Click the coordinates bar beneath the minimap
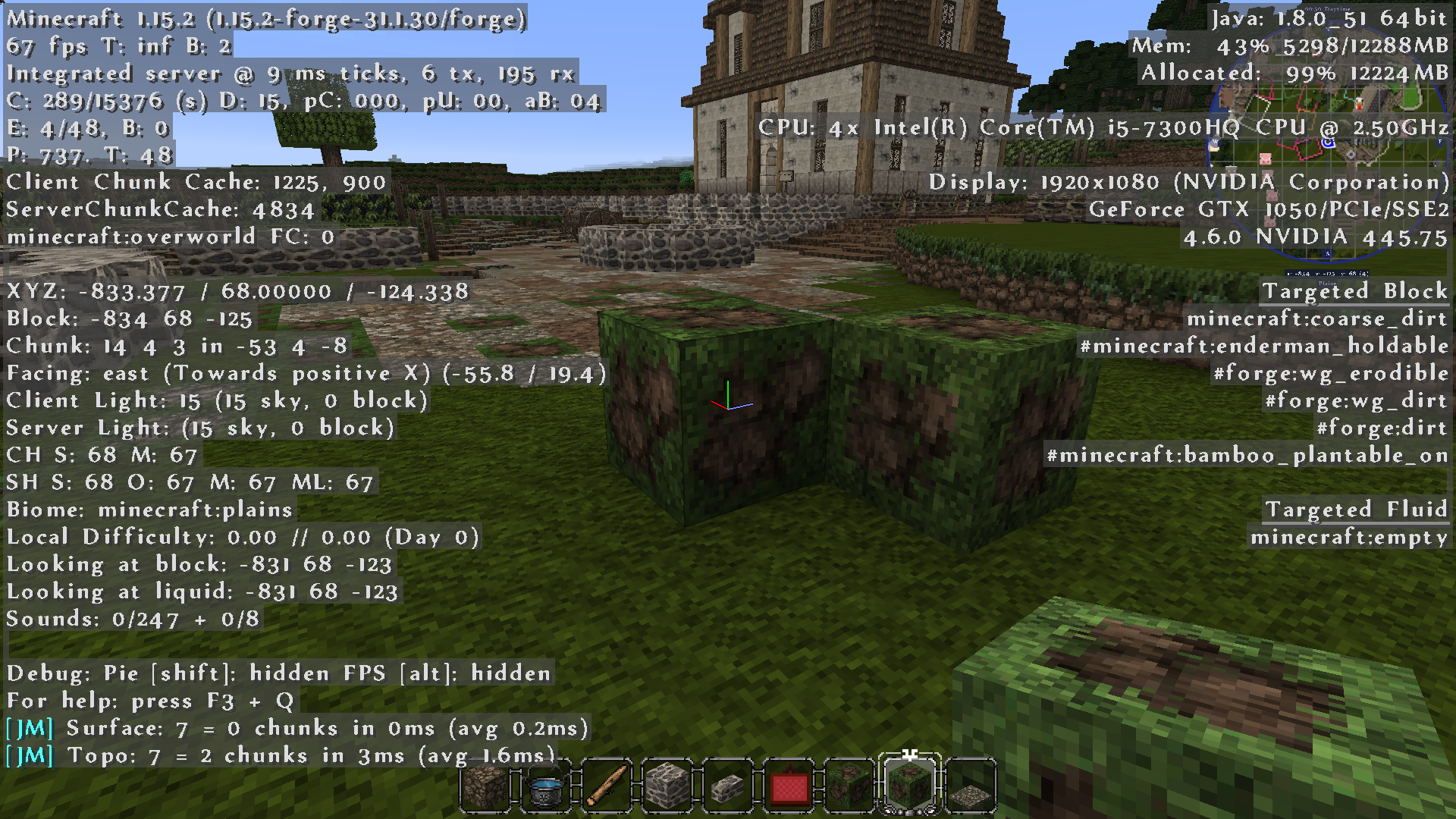This screenshot has height=819, width=1456. click(1326, 274)
